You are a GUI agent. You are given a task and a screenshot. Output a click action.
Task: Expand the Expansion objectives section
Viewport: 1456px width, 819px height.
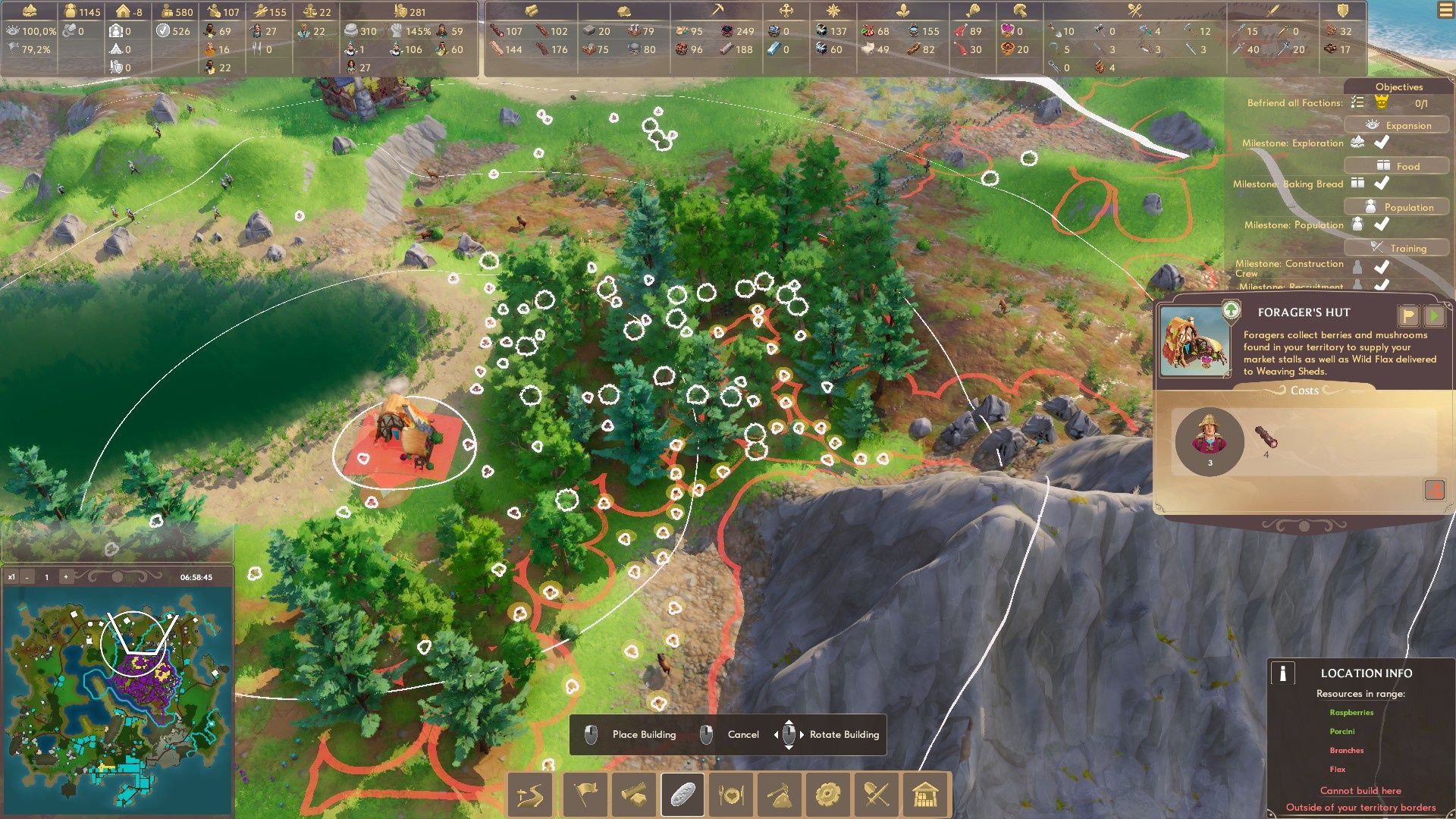pyautogui.click(x=1397, y=125)
